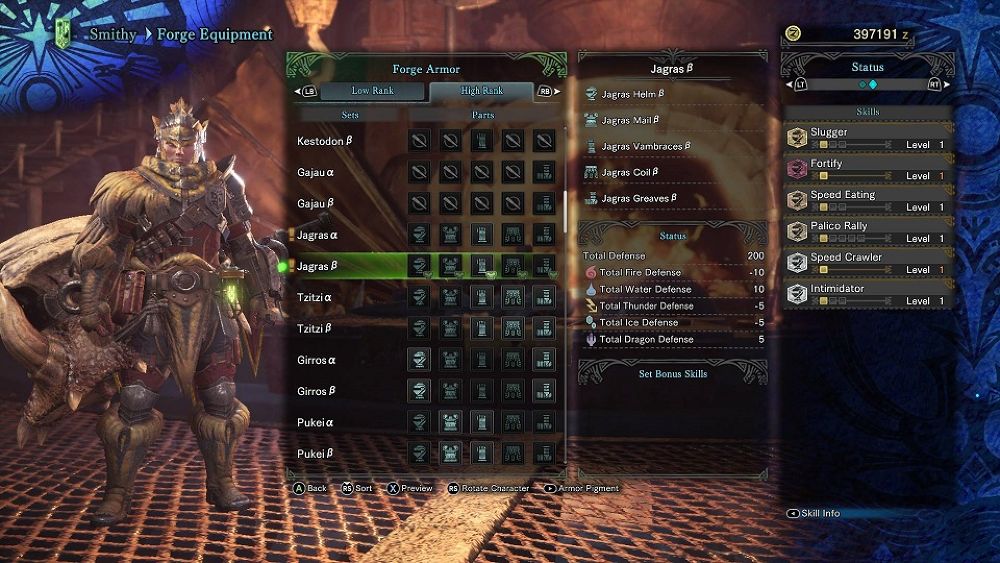Viewport: 1000px width, 563px height.
Task: Choose the Tzitzi α armor set
Action: click(314, 298)
